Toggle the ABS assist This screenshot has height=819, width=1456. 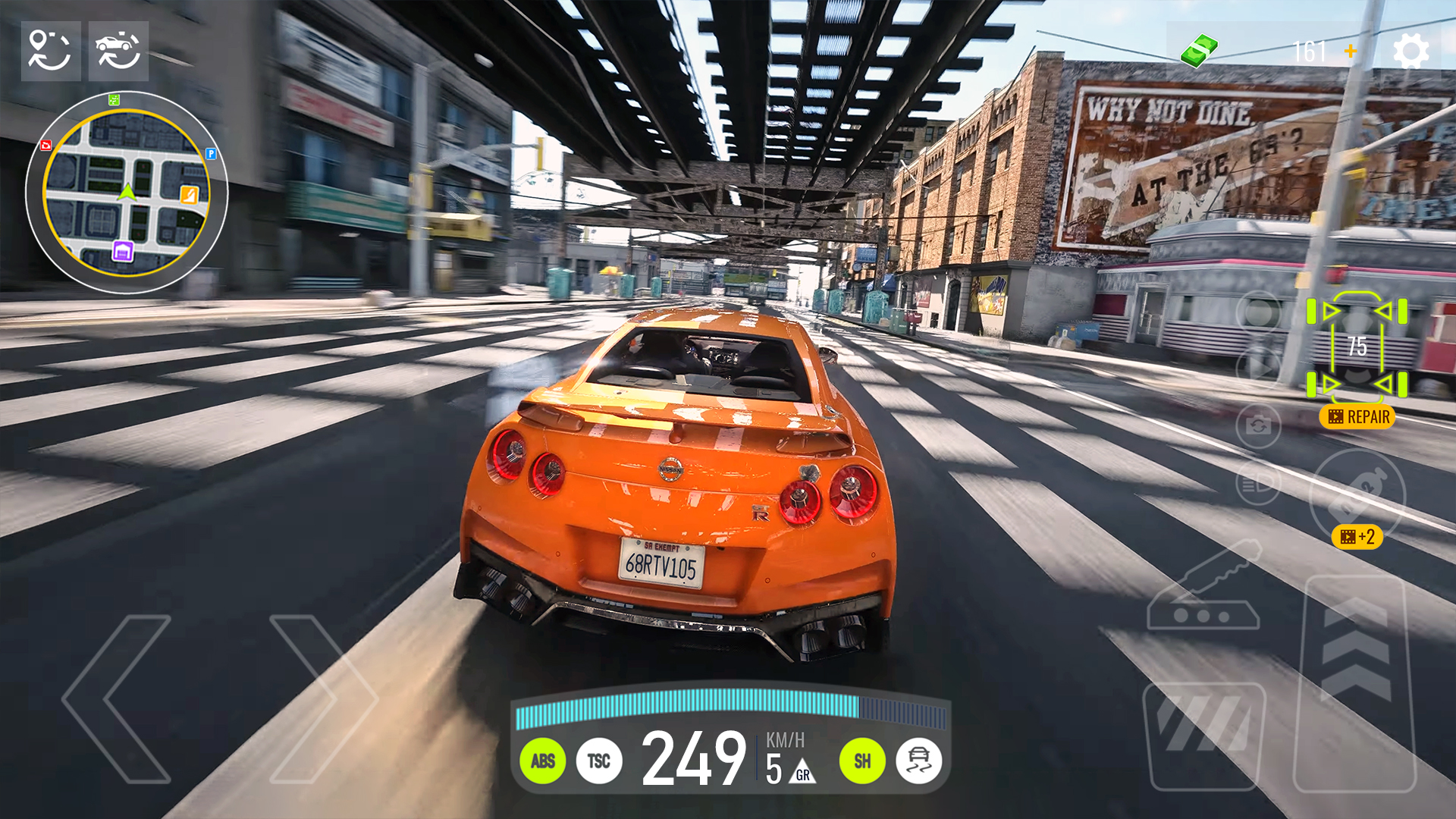[x=544, y=761]
